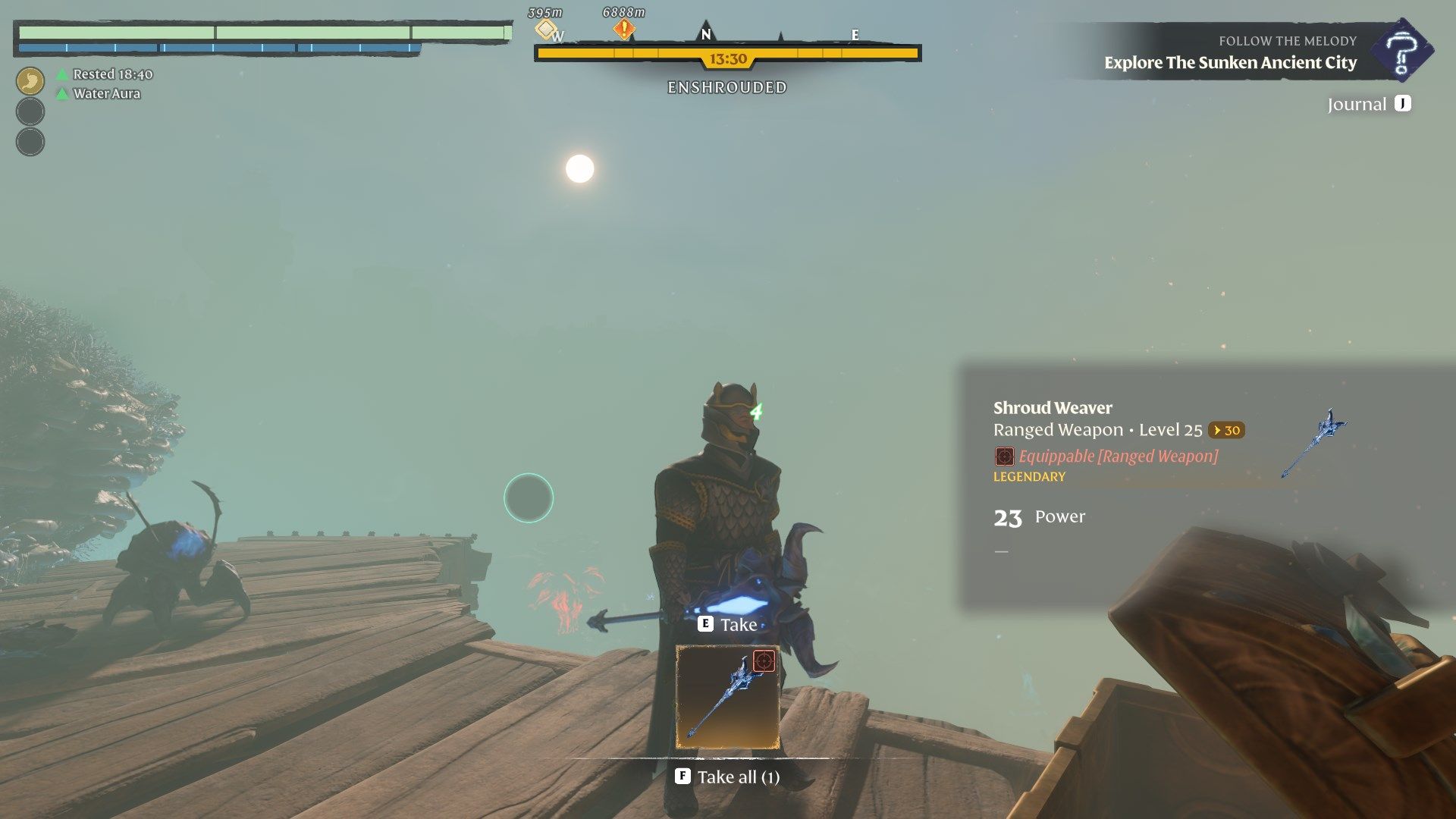Viewport: 1456px width, 819px height.
Task: Click Take all to loot everything
Action: (x=728, y=777)
